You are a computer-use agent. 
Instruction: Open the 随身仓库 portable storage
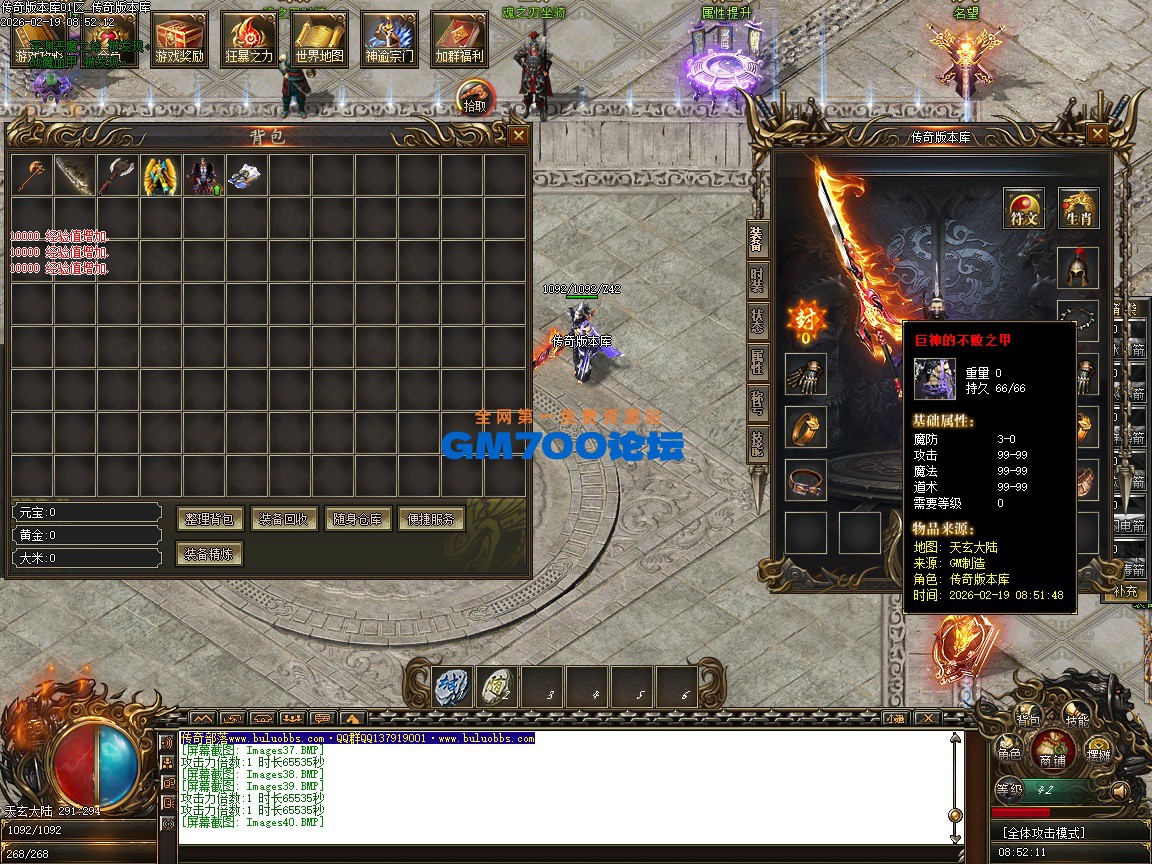[358, 519]
